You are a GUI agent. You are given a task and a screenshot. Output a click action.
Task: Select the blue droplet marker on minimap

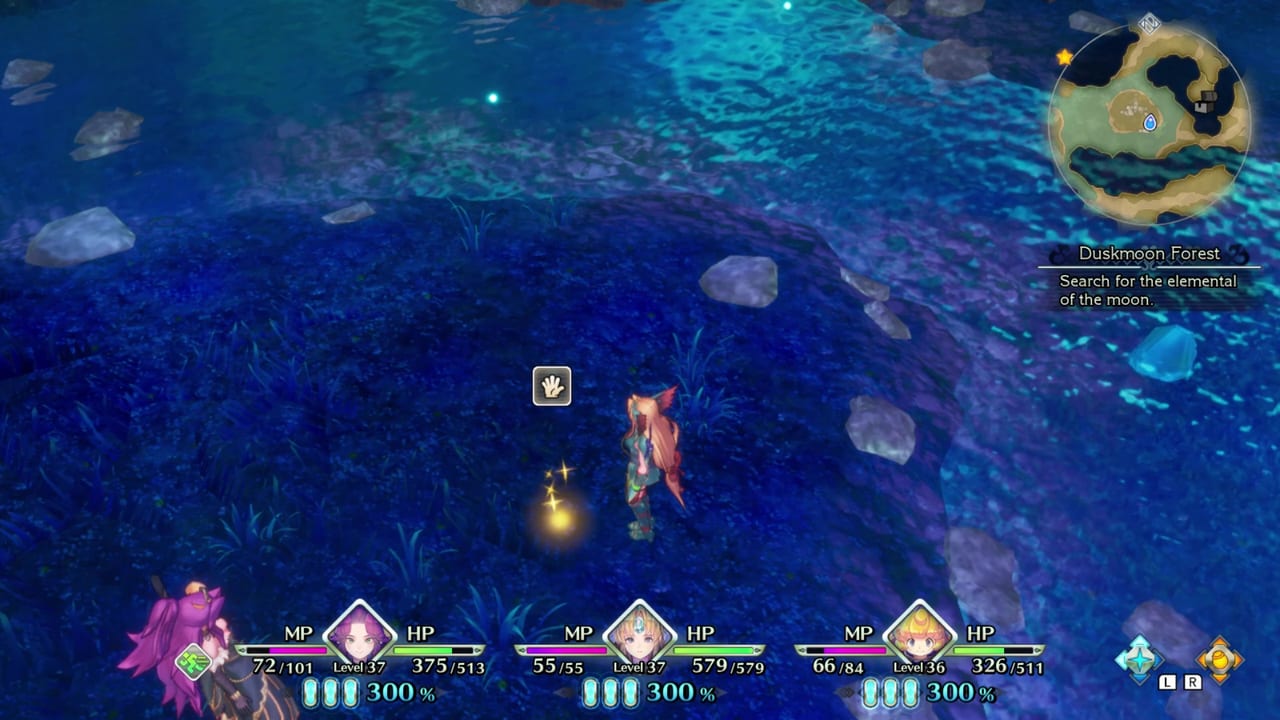click(x=1150, y=122)
